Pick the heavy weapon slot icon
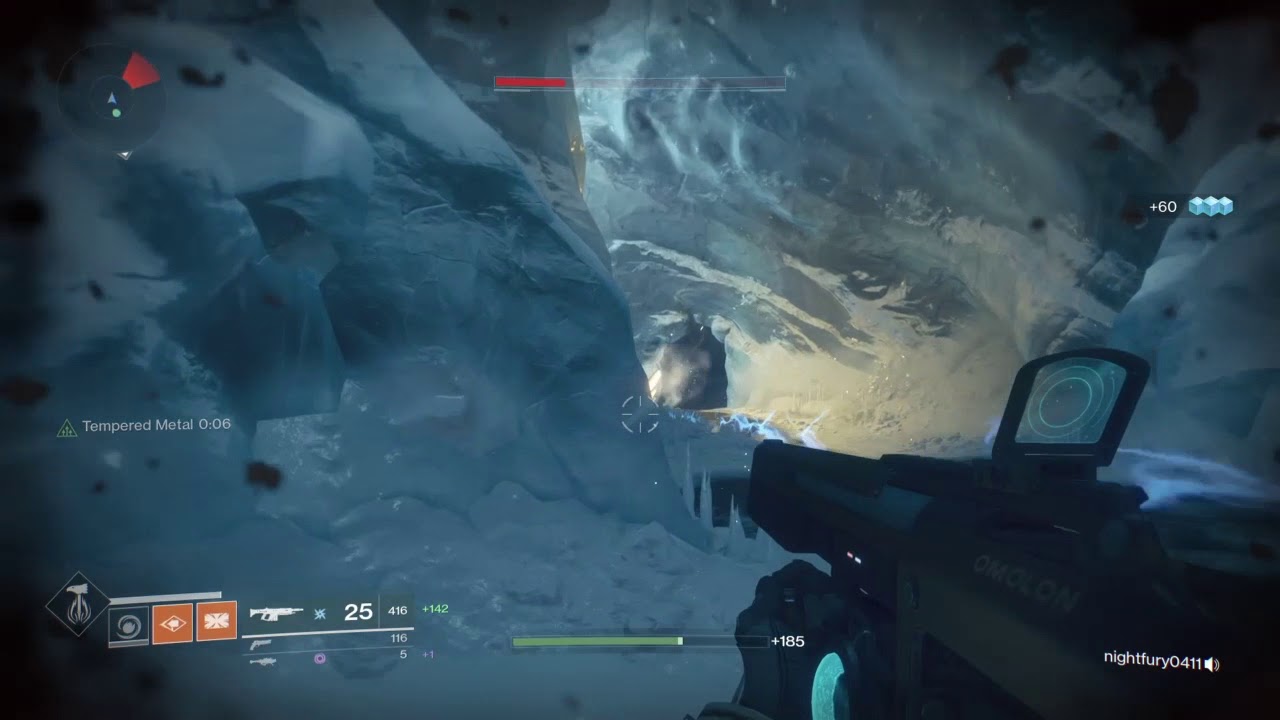This screenshot has width=1280, height=720. [261, 661]
